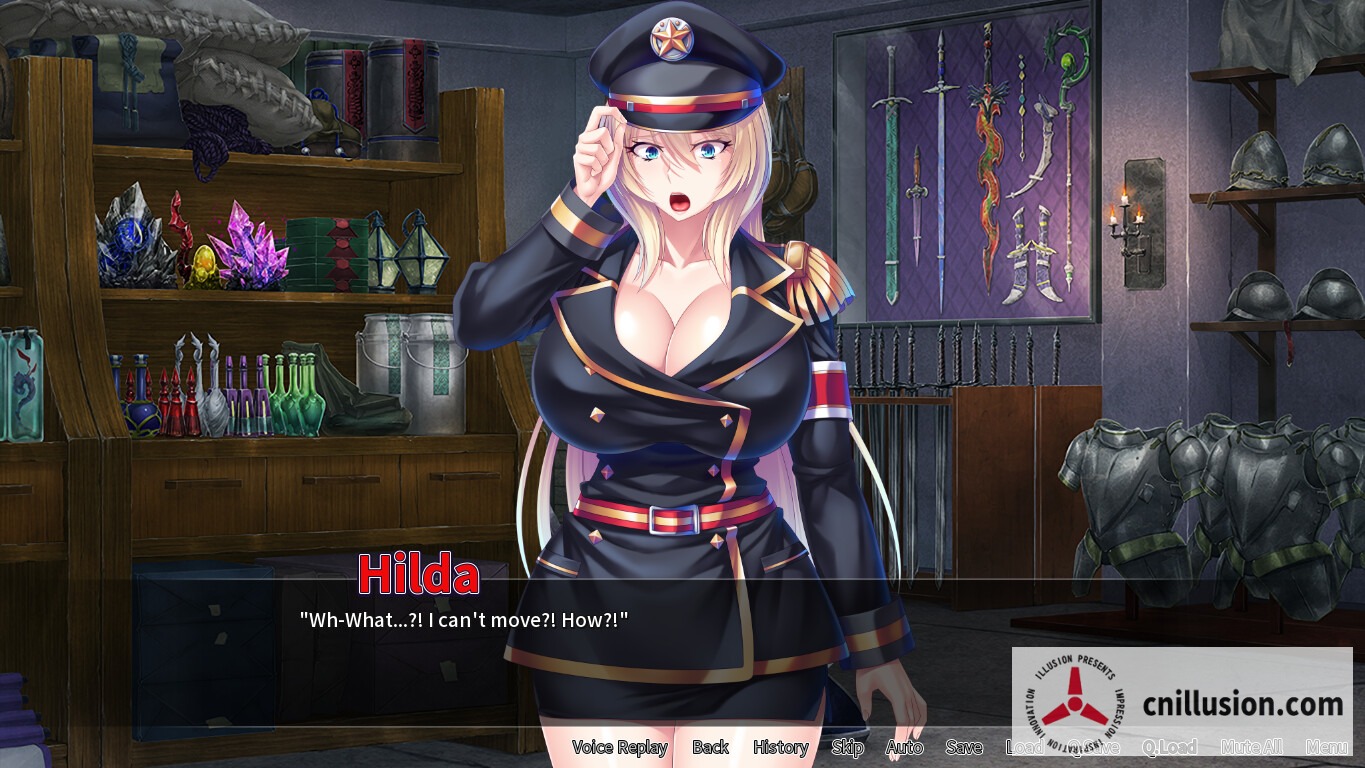This screenshot has height=768, width=1365.
Task: Select Back to return to previous dialogue
Action: coord(710,747)
